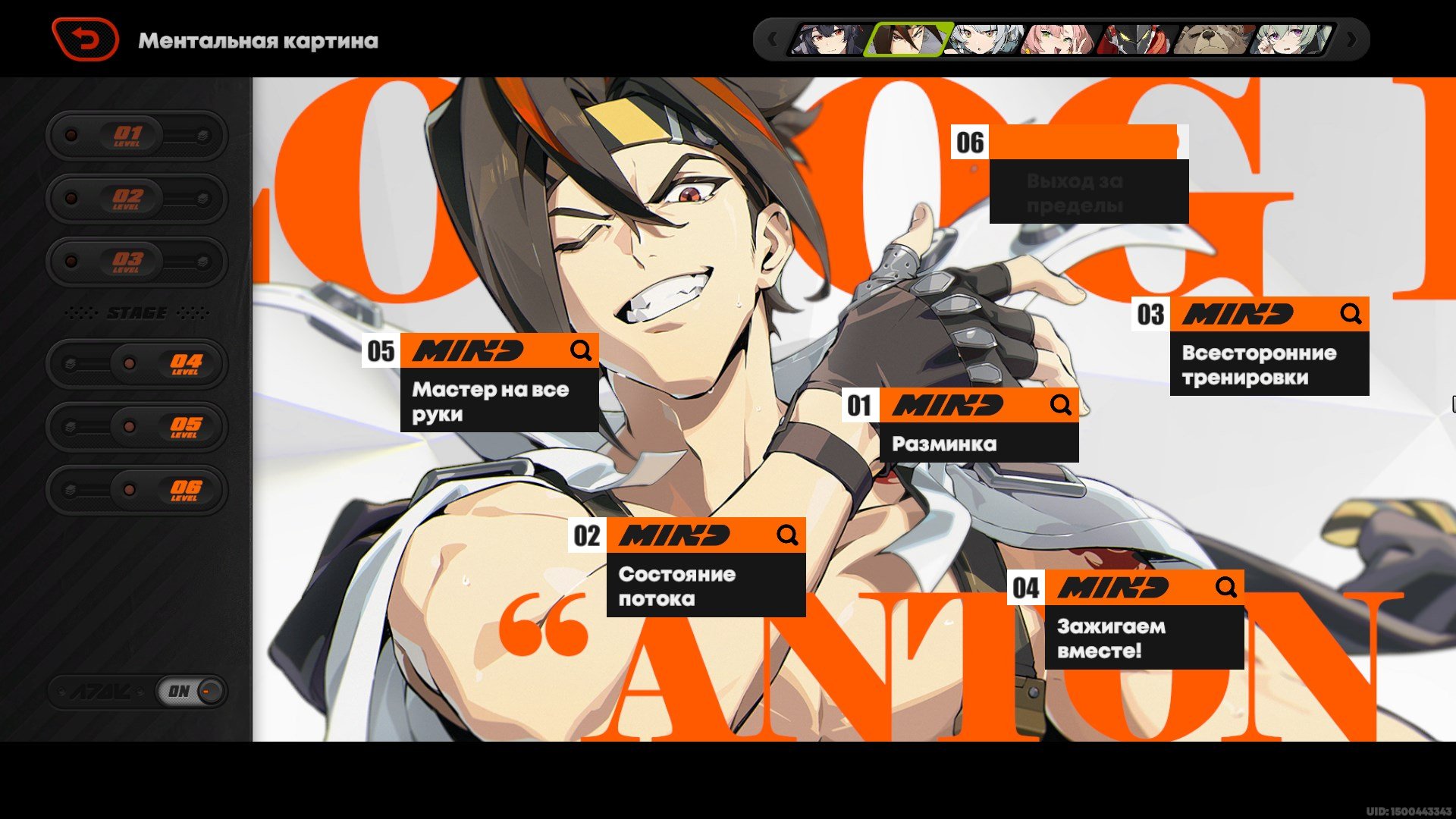Pick the green-haired girl character portrait
Image resolution: width=1456 pixels, height=819 pixels.
click(1292, 39)
